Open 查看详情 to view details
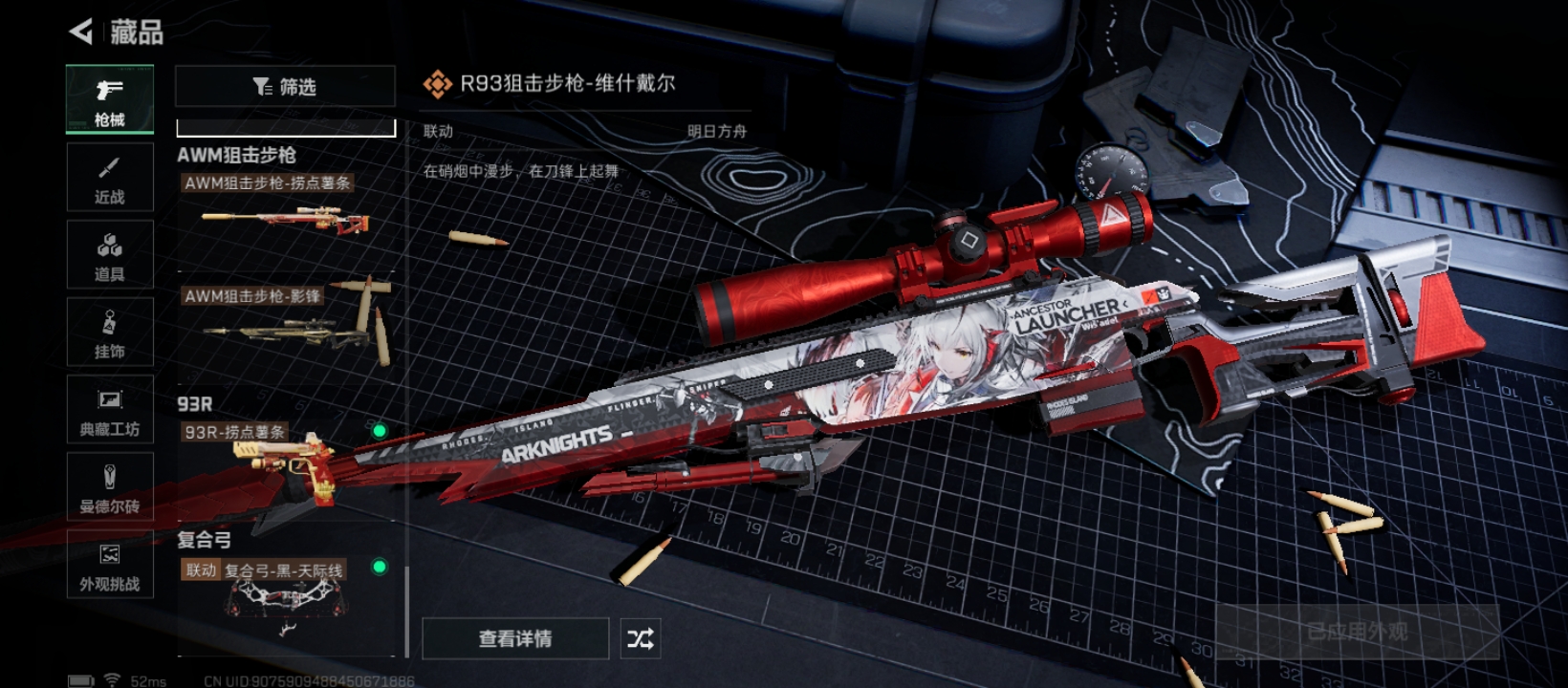Image resolution: width=1568 pixels, height=688 pixels. (x=515, y=638)
